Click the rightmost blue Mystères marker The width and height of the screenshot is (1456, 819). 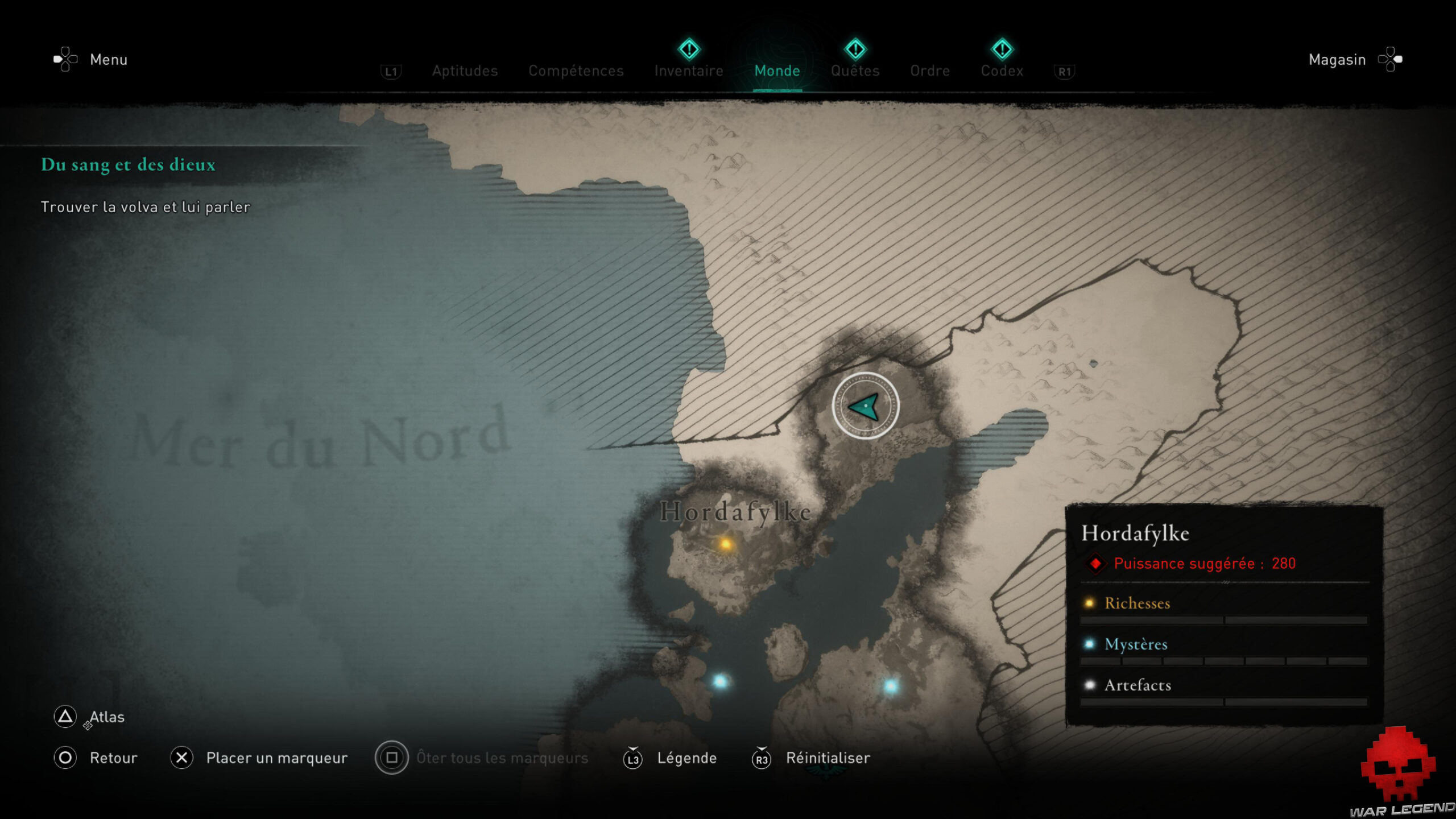[891, 686]
